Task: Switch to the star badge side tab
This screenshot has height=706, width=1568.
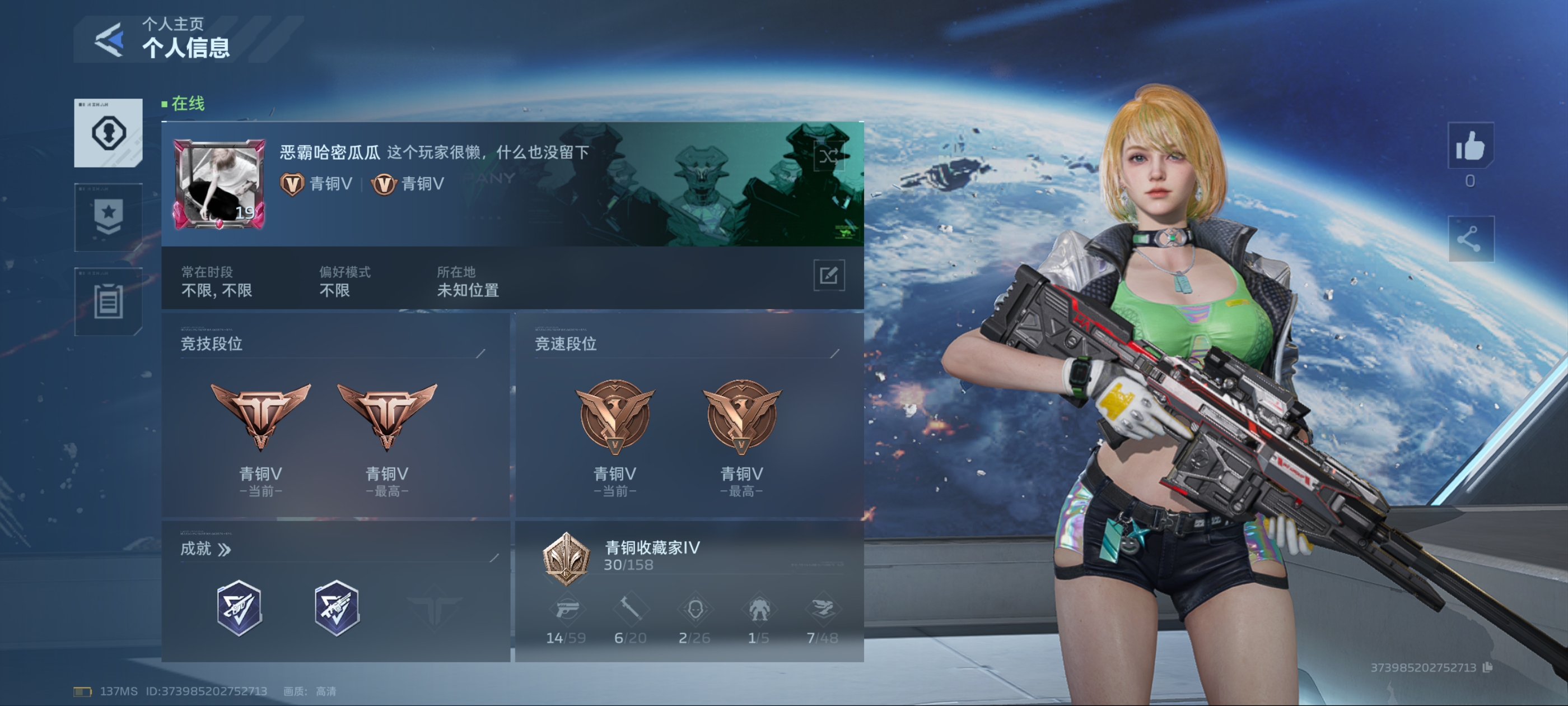Action: click(x=108, y=217)
